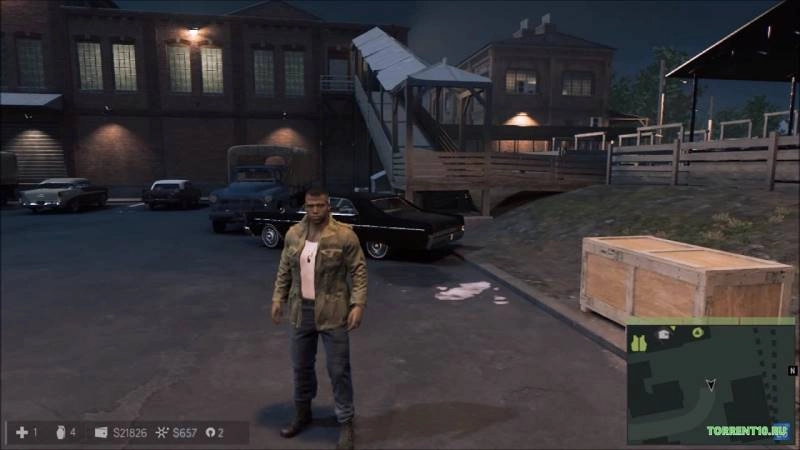Click the medkit cross icon
This screenshot has width=800, height=450.
(x=22, y=432)
